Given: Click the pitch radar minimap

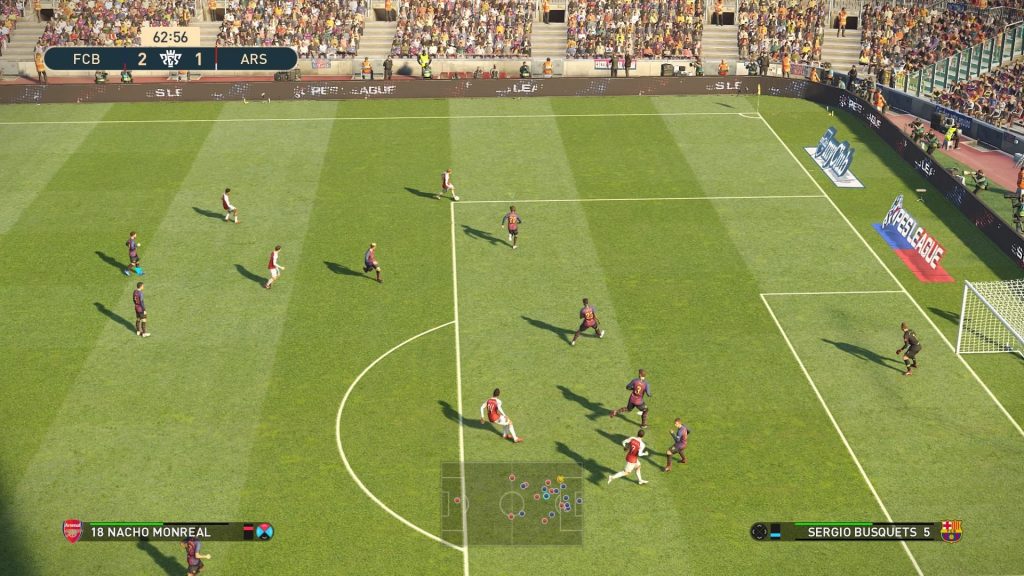Looking at the screenshot, I should coord(512,503).
